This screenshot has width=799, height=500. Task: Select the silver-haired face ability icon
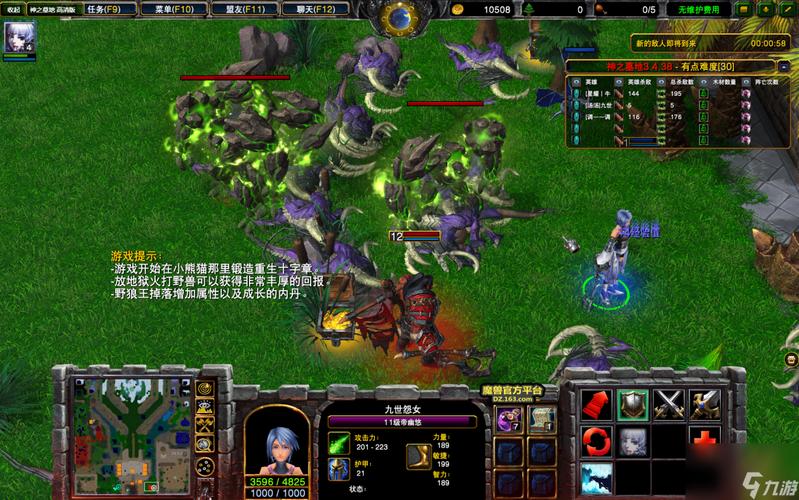point(632,440)
